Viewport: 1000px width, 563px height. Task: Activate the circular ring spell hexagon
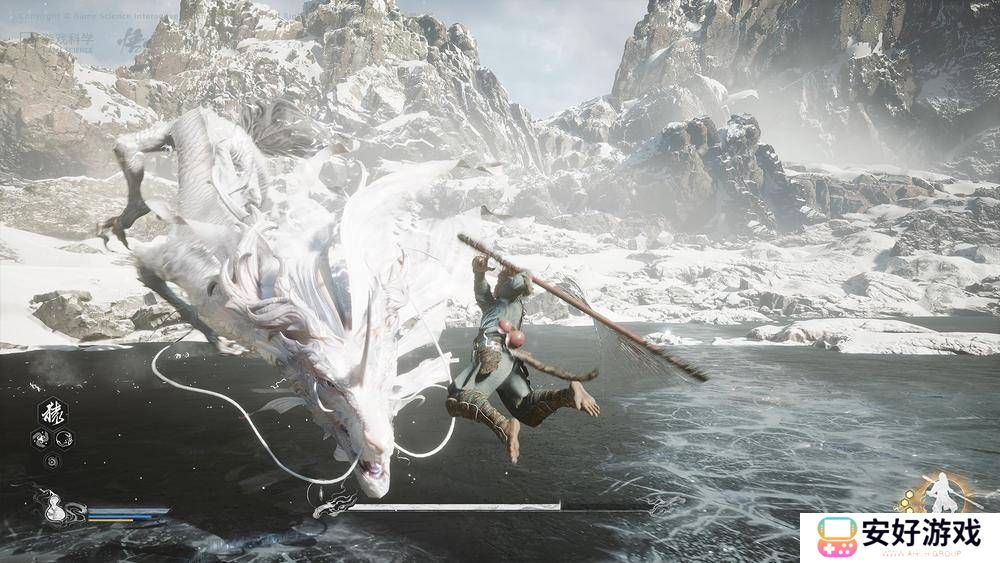[x=62, y=437]
